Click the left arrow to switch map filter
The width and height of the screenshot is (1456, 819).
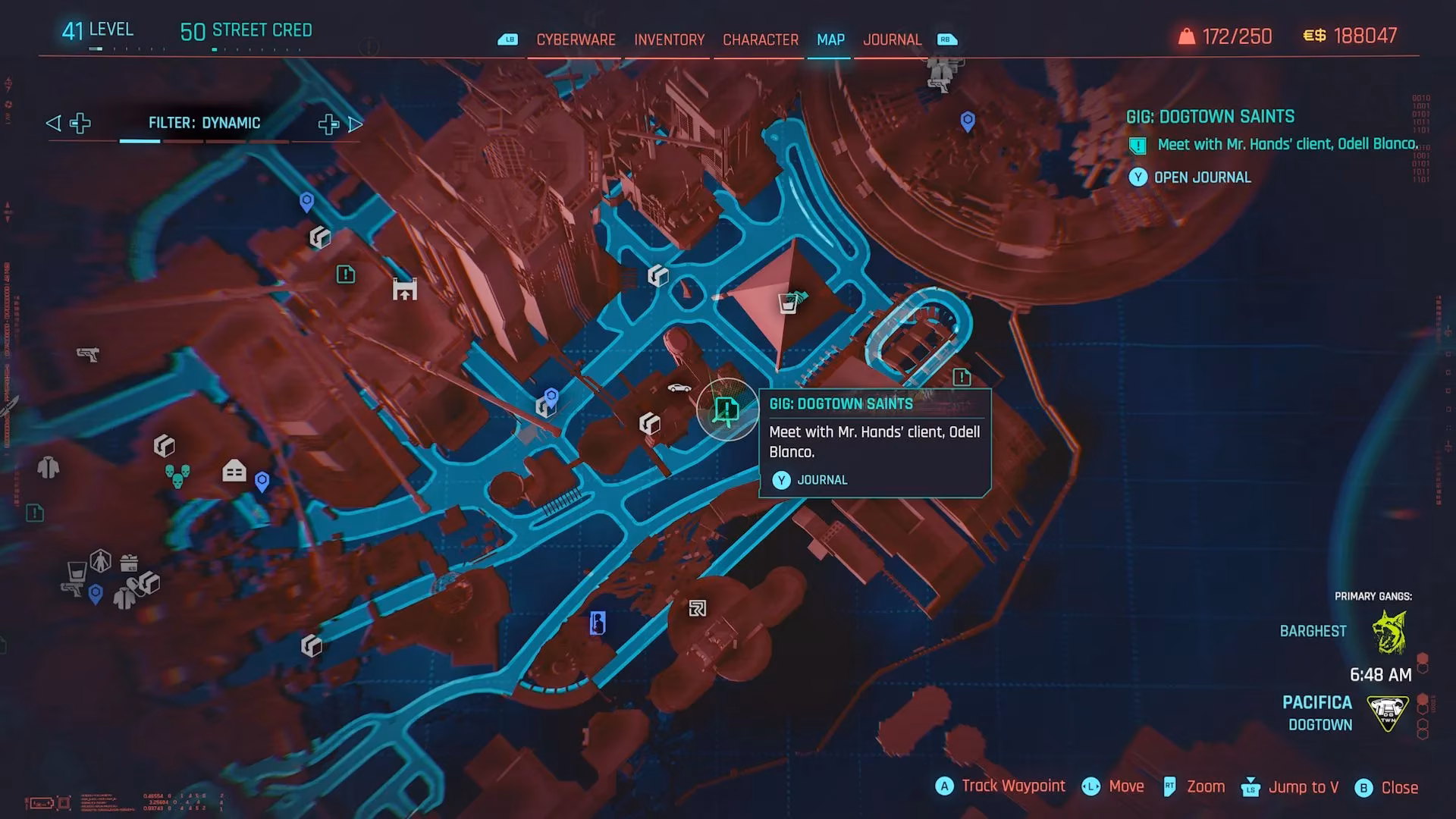[52, 123]
